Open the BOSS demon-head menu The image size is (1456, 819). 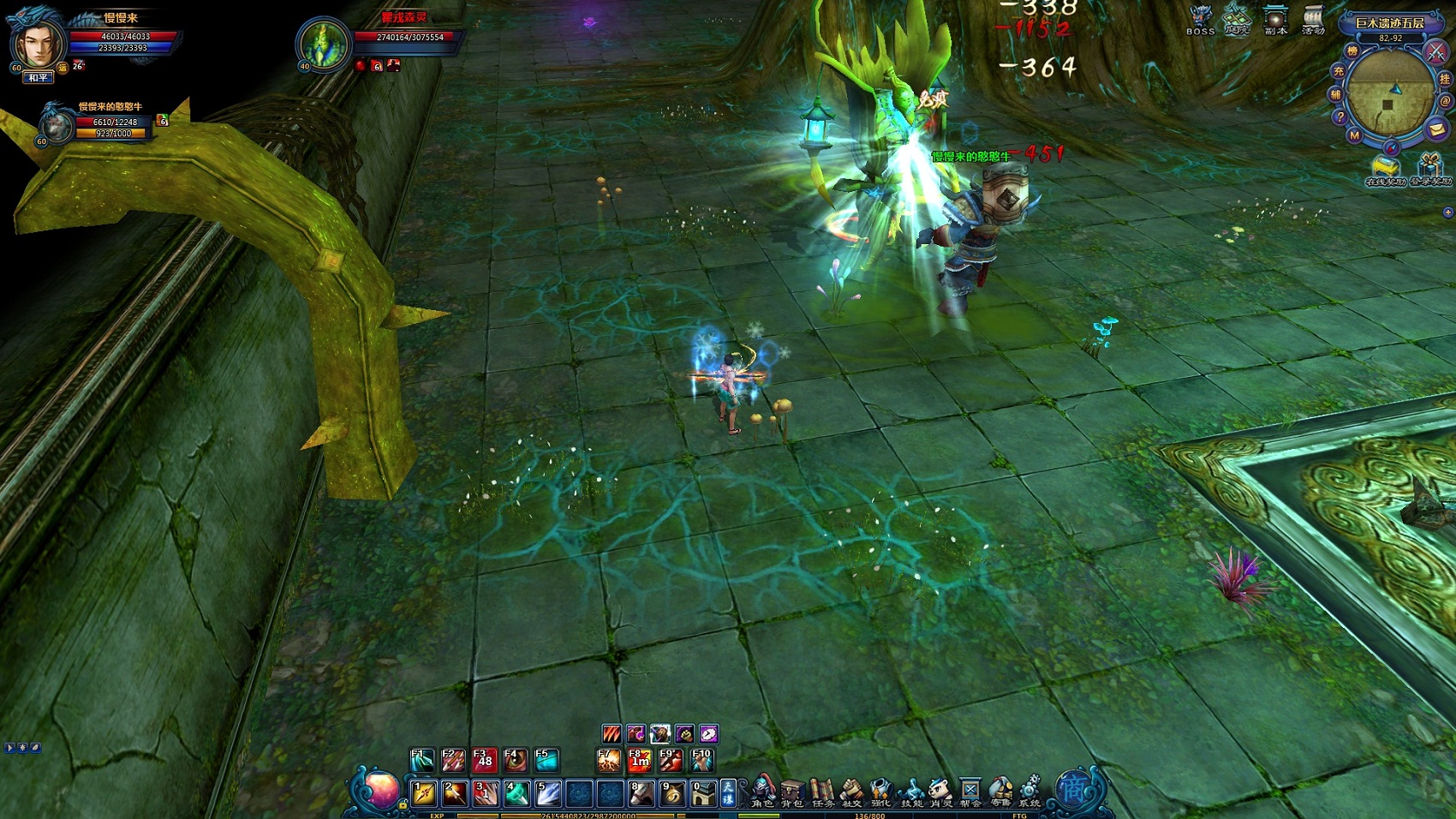tap(1201, 20)
